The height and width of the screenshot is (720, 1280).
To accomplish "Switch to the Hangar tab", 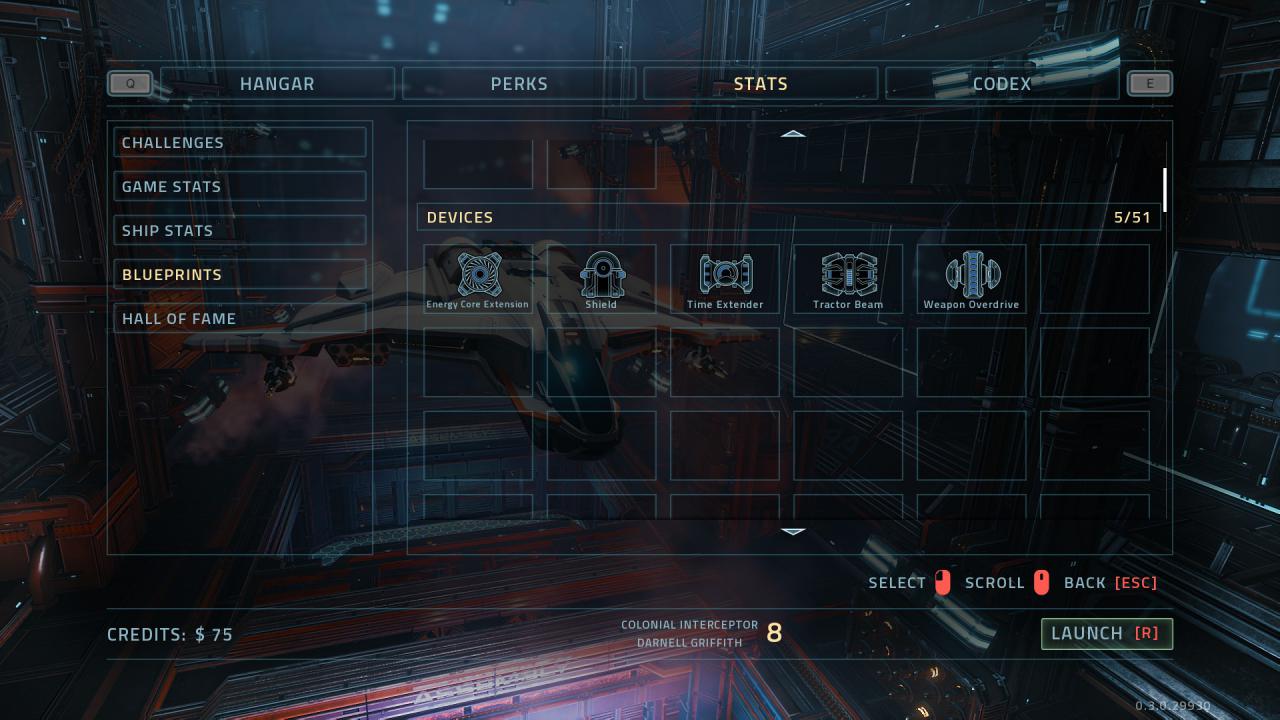I will (277, 84).
